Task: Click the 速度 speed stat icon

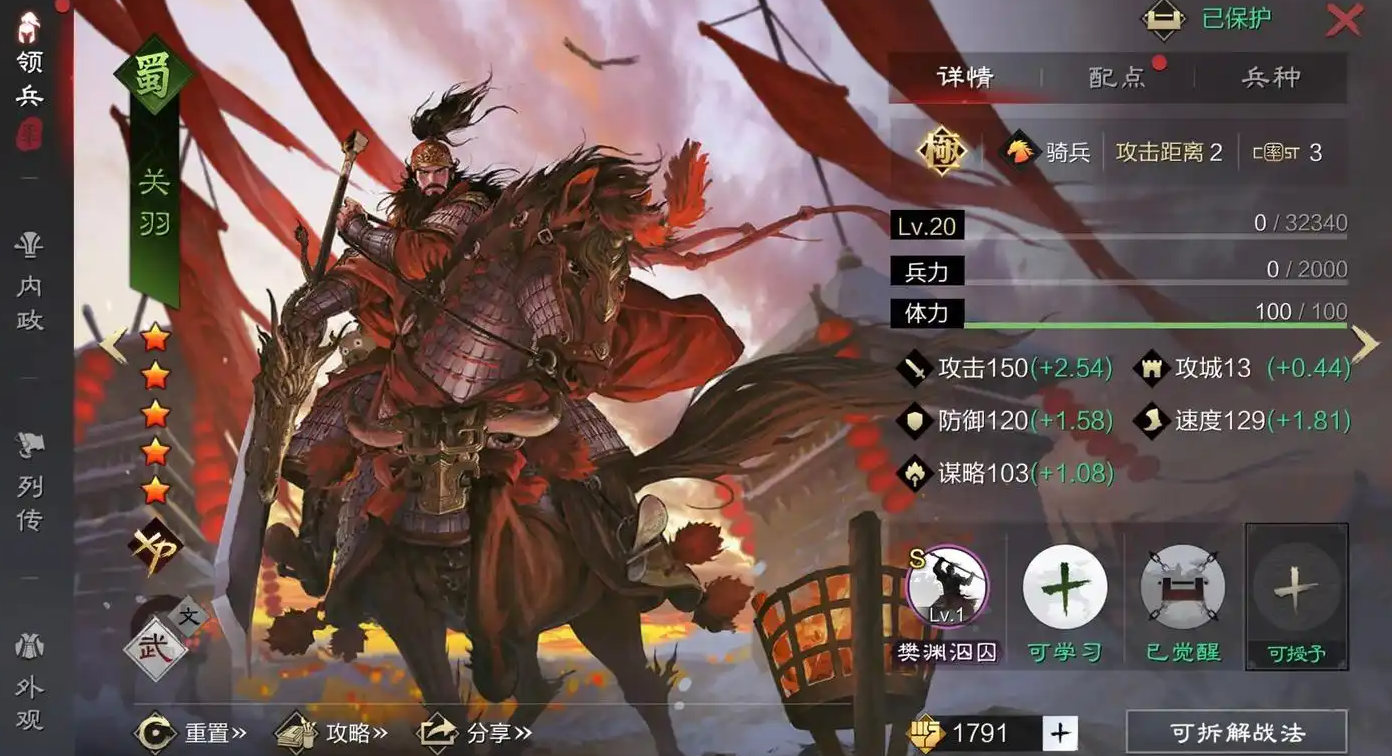Action: [x=1151, y=420]
